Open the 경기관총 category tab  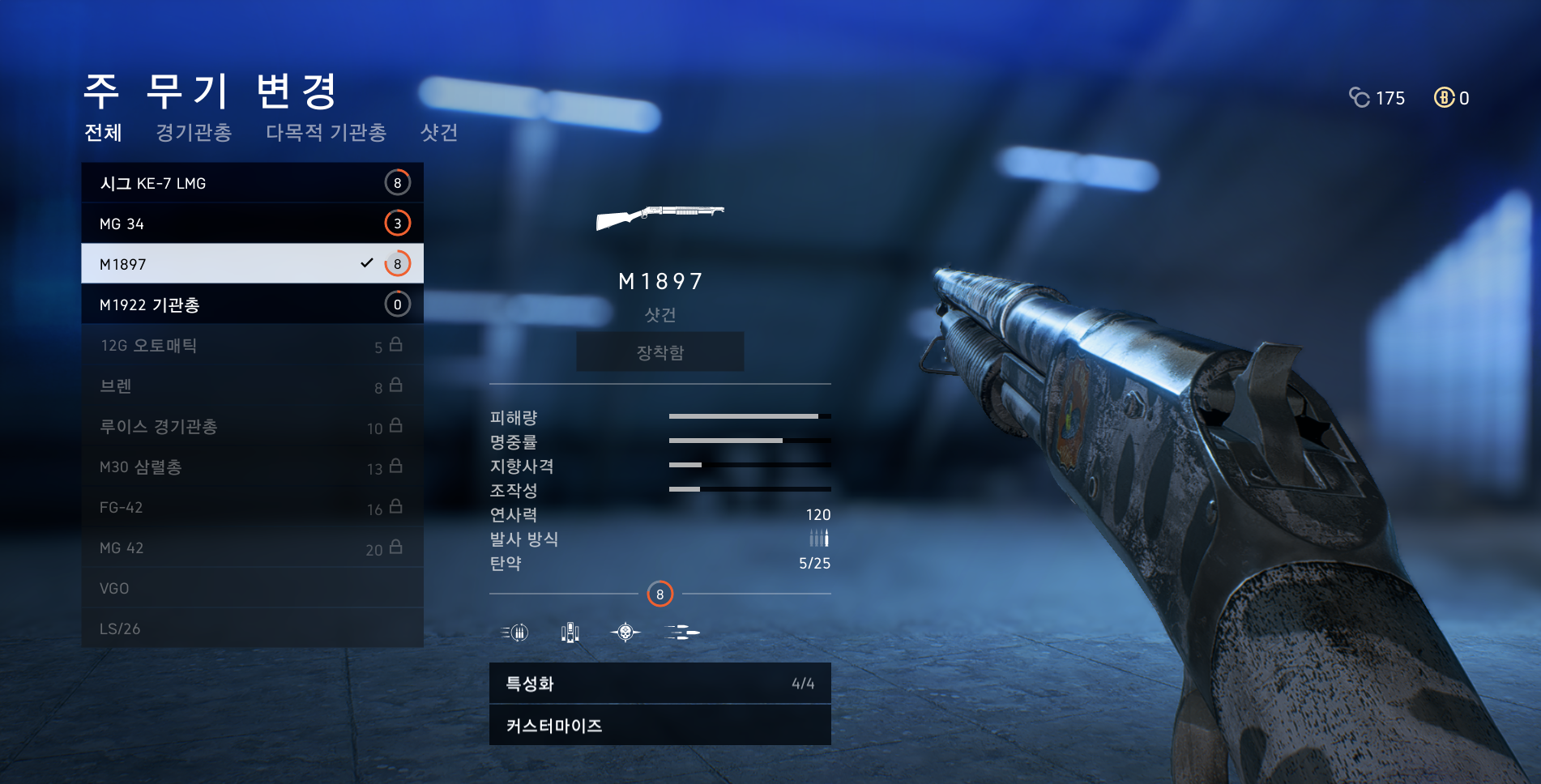(x=194, y=132)
